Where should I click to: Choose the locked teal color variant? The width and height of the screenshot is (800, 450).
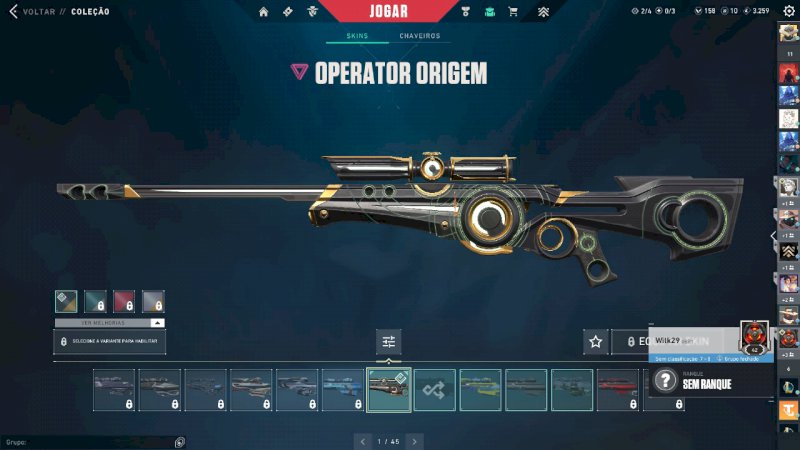tap(95, 301)
